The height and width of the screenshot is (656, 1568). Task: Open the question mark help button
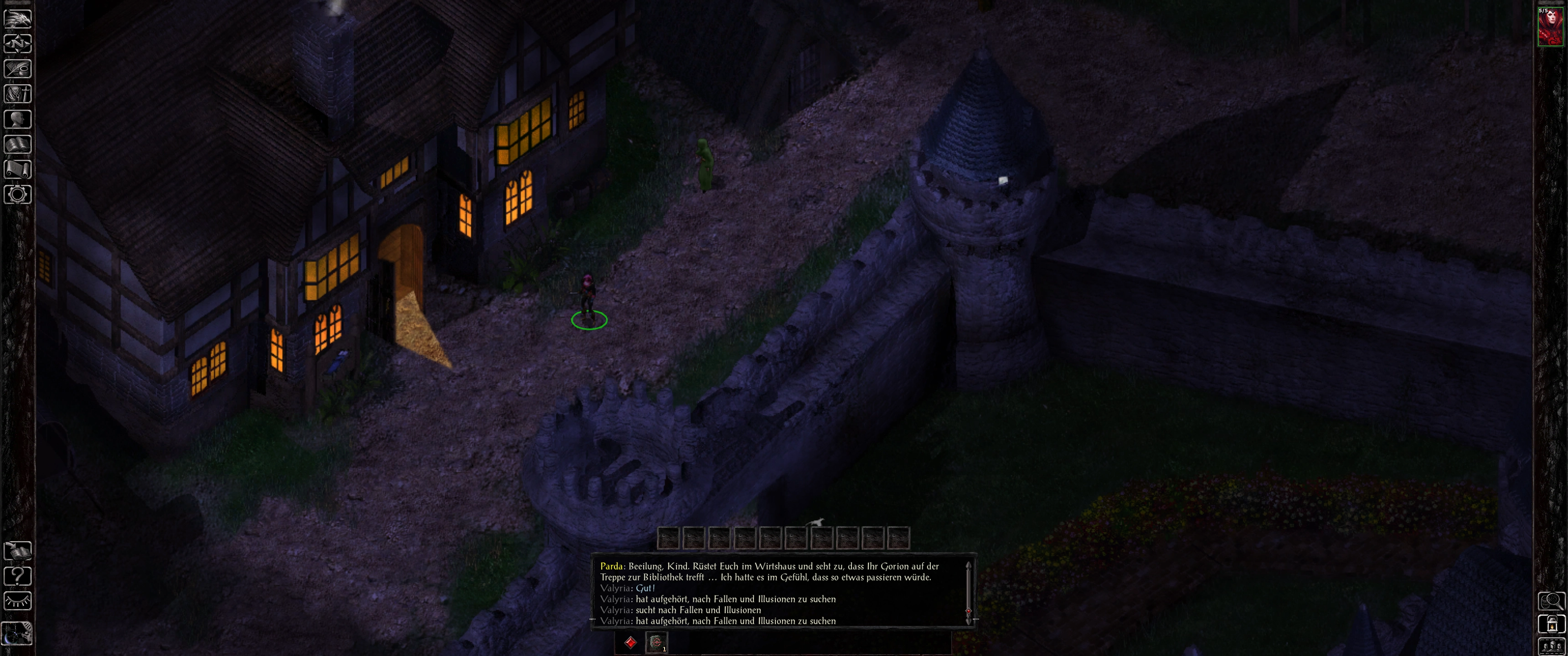[18, 576]
